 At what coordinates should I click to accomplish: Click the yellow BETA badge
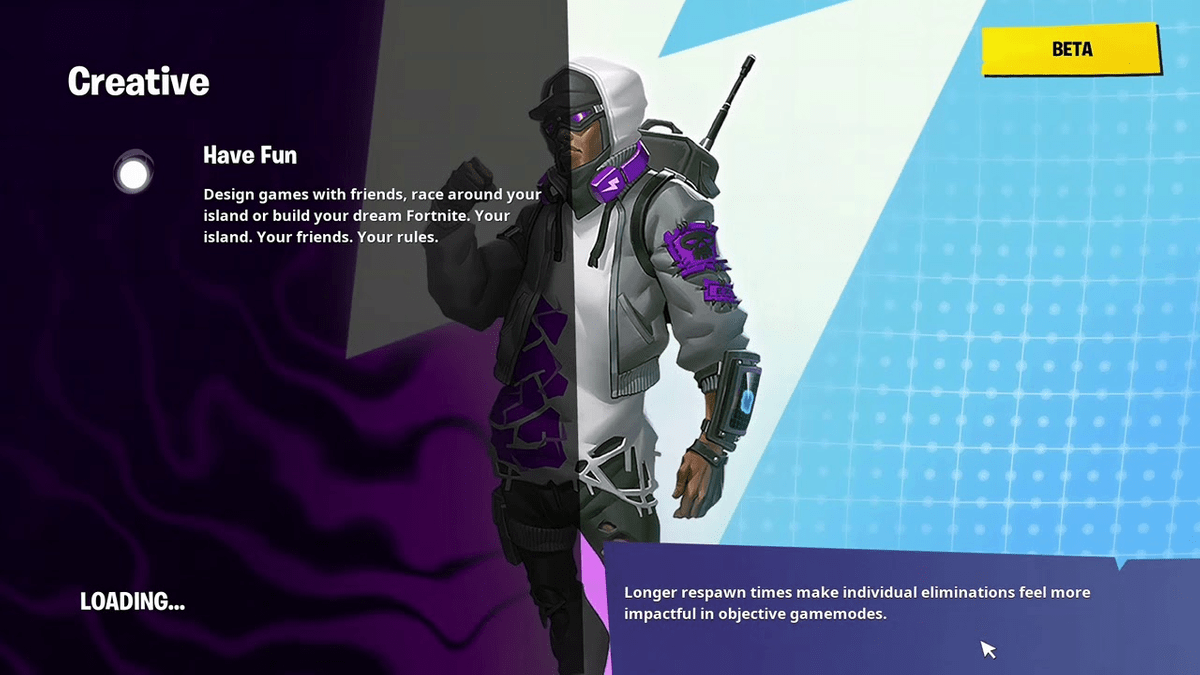[1071, 50]
